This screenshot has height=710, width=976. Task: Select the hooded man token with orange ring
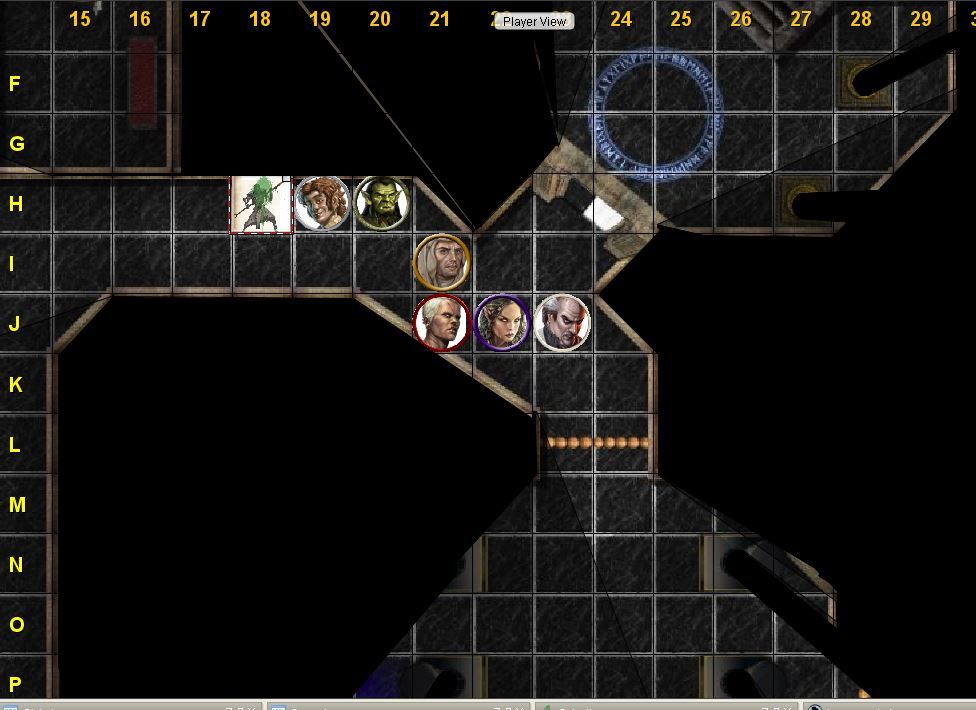[441, 263]
